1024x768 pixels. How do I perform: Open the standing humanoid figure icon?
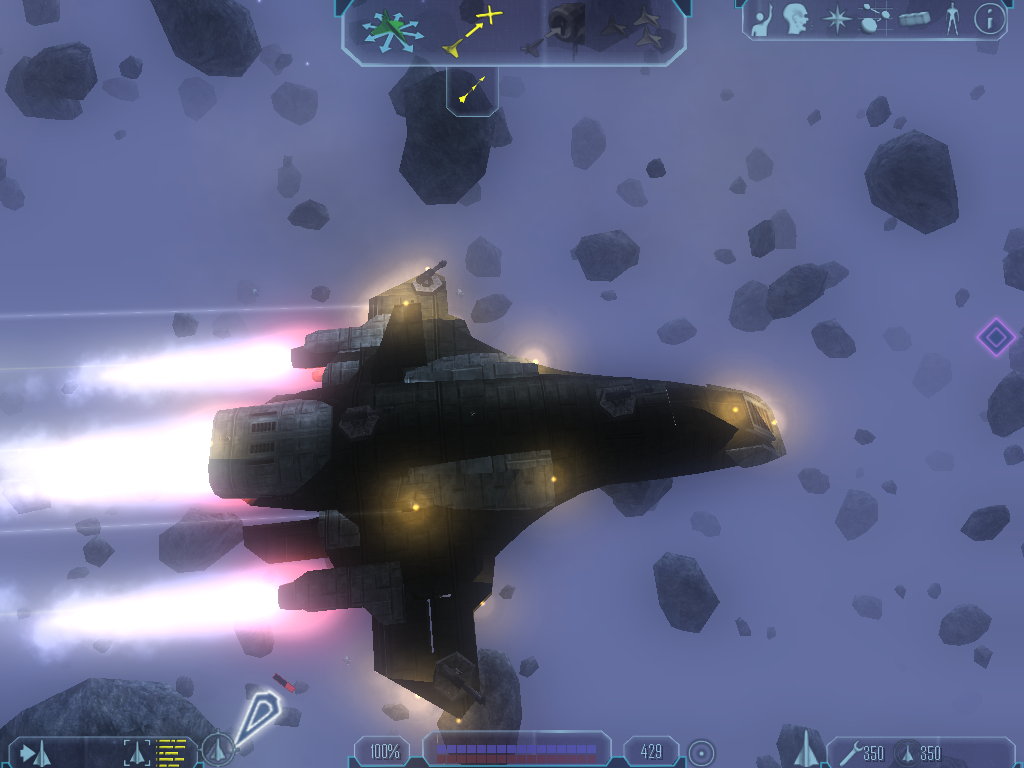pyautogui.click(x=952, y=19)
